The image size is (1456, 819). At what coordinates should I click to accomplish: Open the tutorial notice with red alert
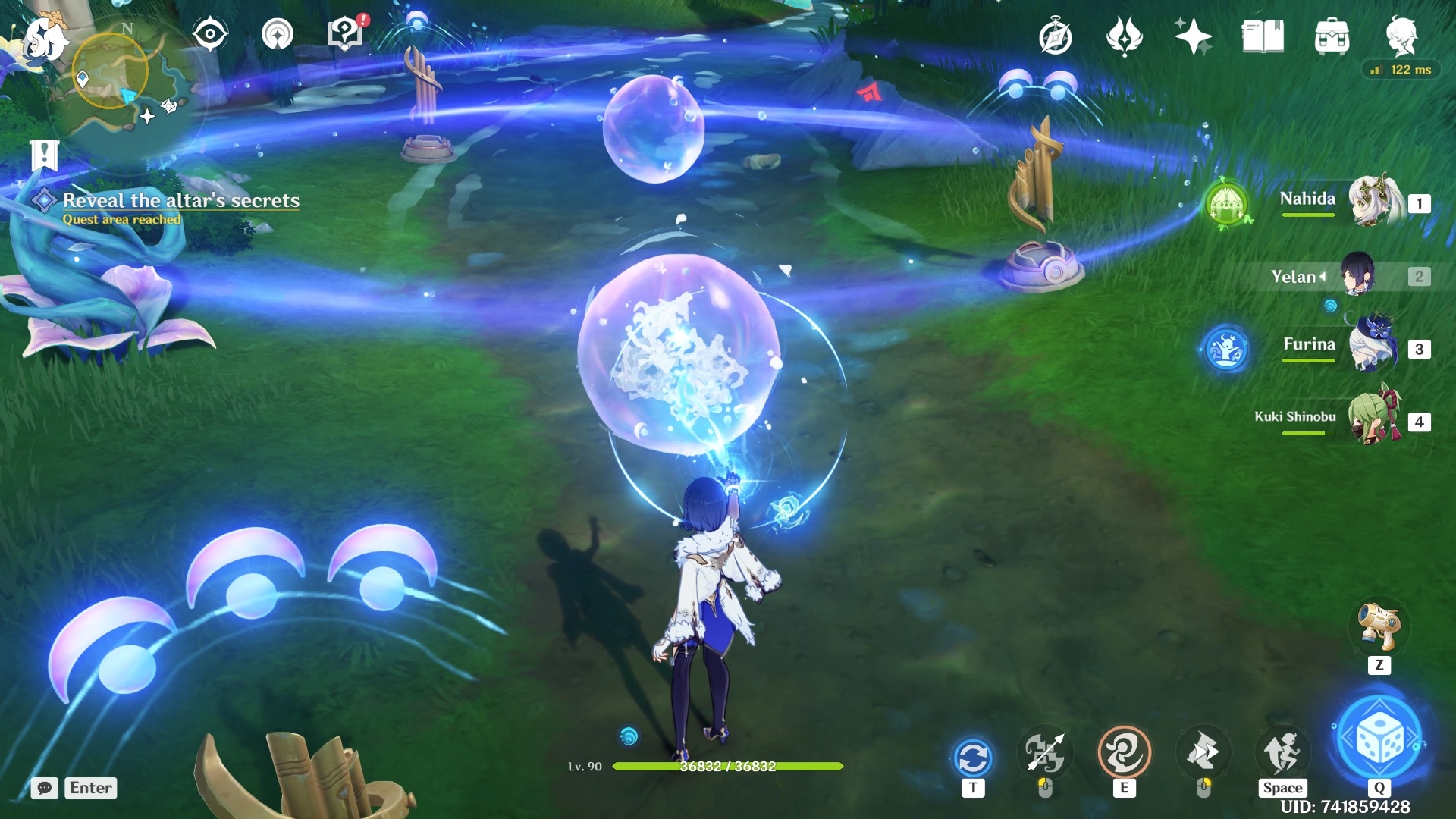tap(345, 34)
